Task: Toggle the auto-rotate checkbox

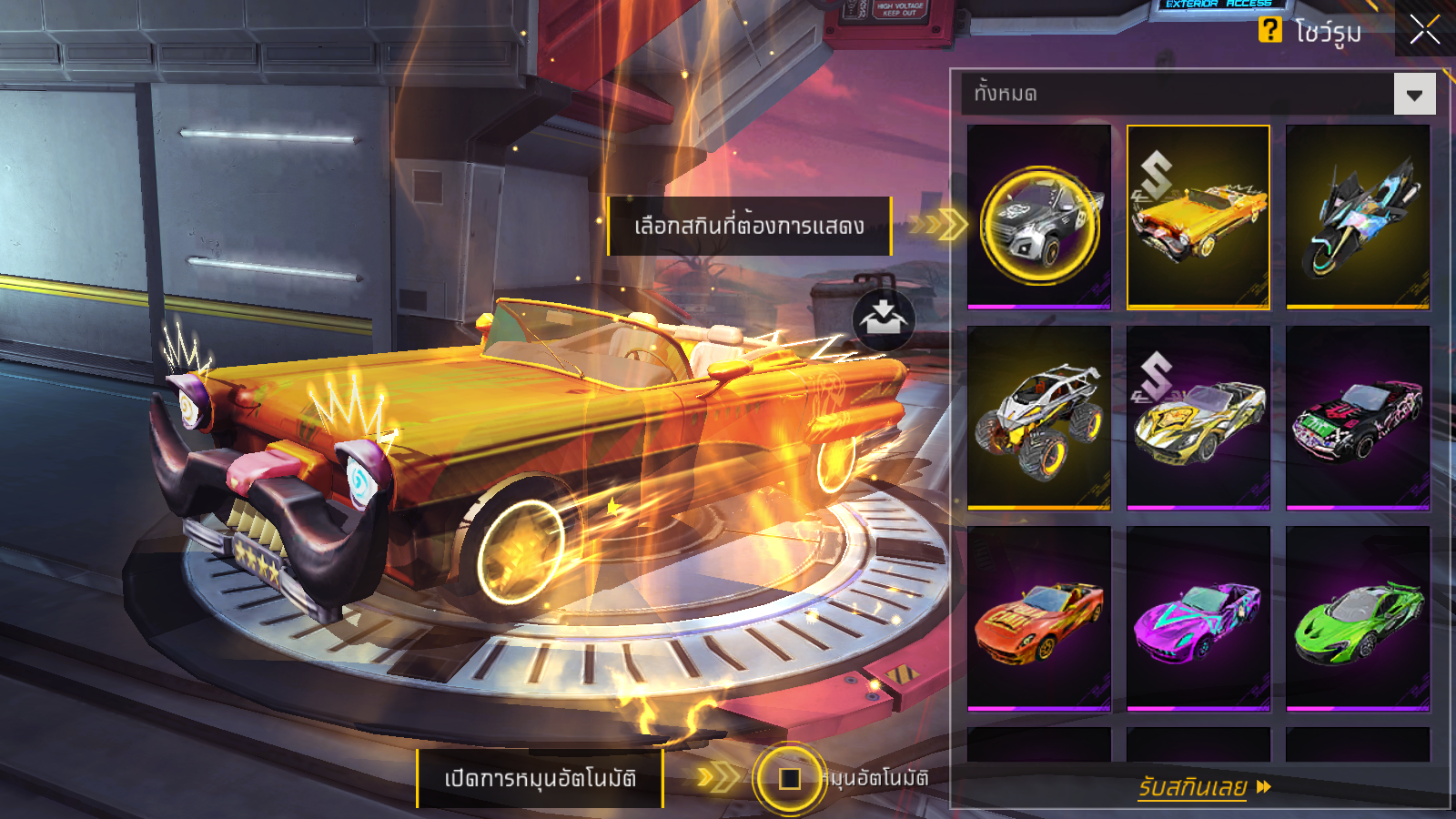Action: point(789,778)
